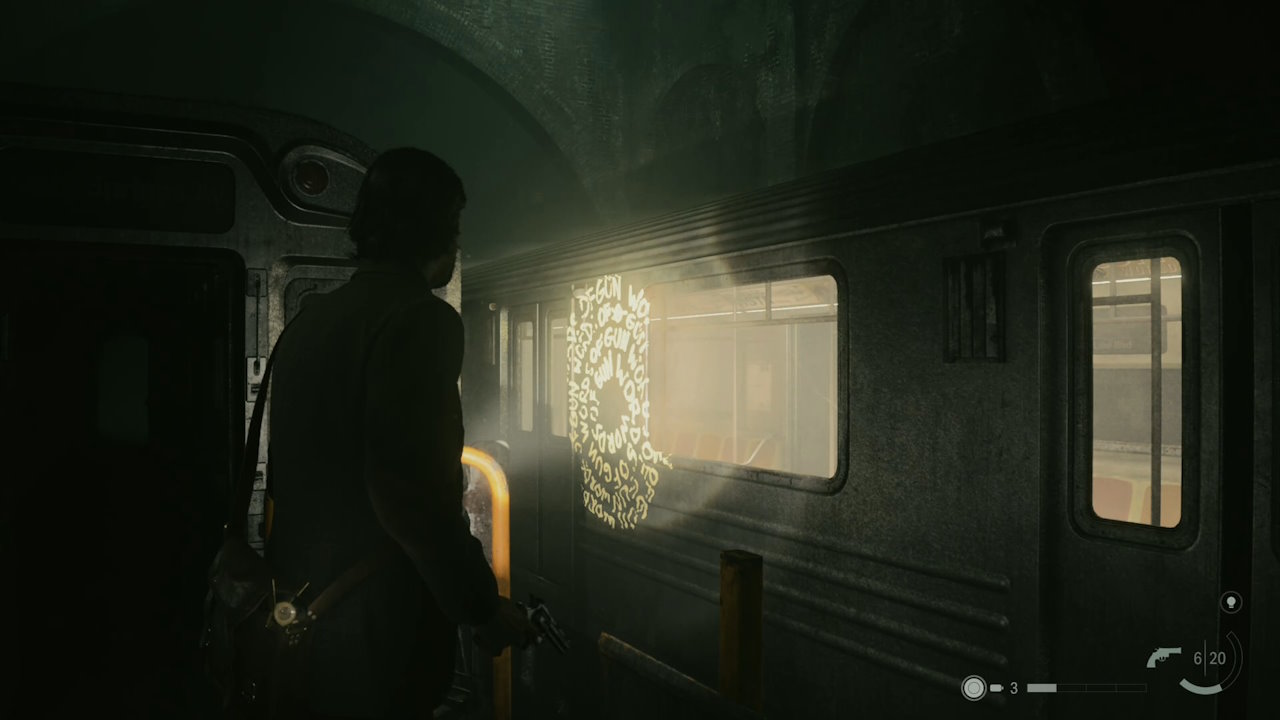
Task: Select the flashlight battery icon
Action: pyautogui.click(x=997, y=688)
